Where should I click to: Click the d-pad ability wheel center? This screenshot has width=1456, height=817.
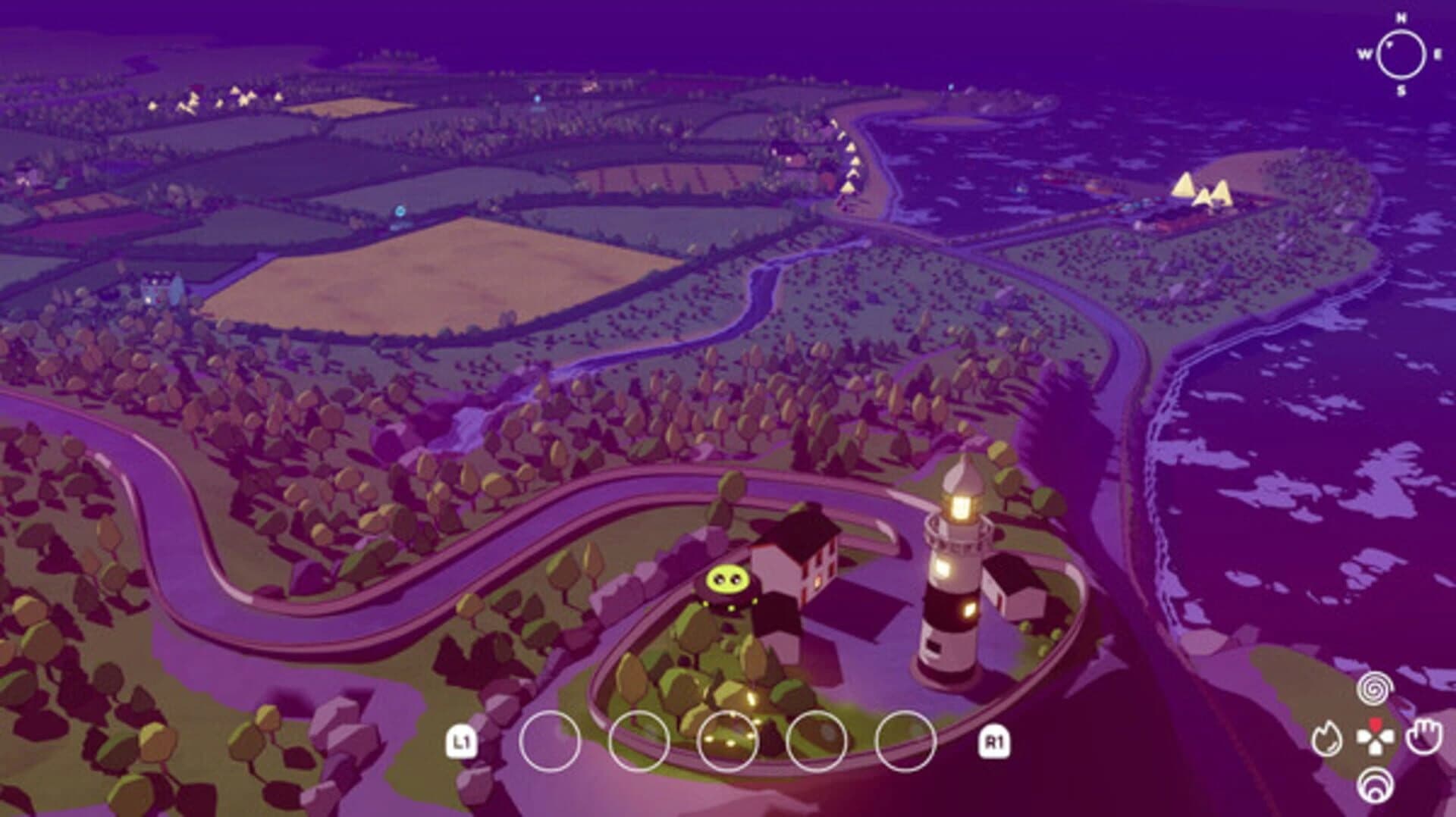point(1375,739)
